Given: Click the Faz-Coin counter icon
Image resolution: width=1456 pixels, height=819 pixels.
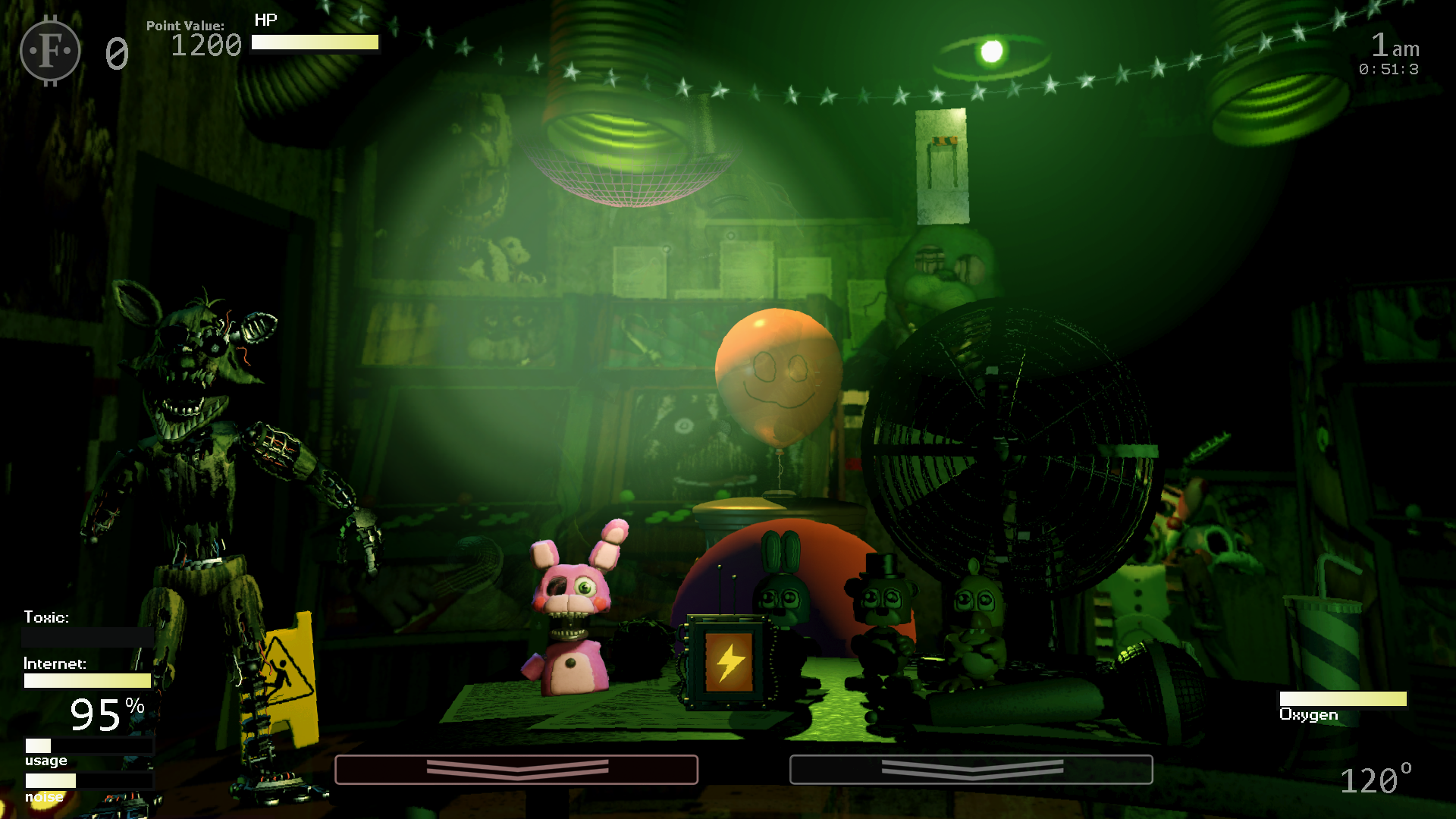Looking at the screenshot, I should click(x=49, y=52).
